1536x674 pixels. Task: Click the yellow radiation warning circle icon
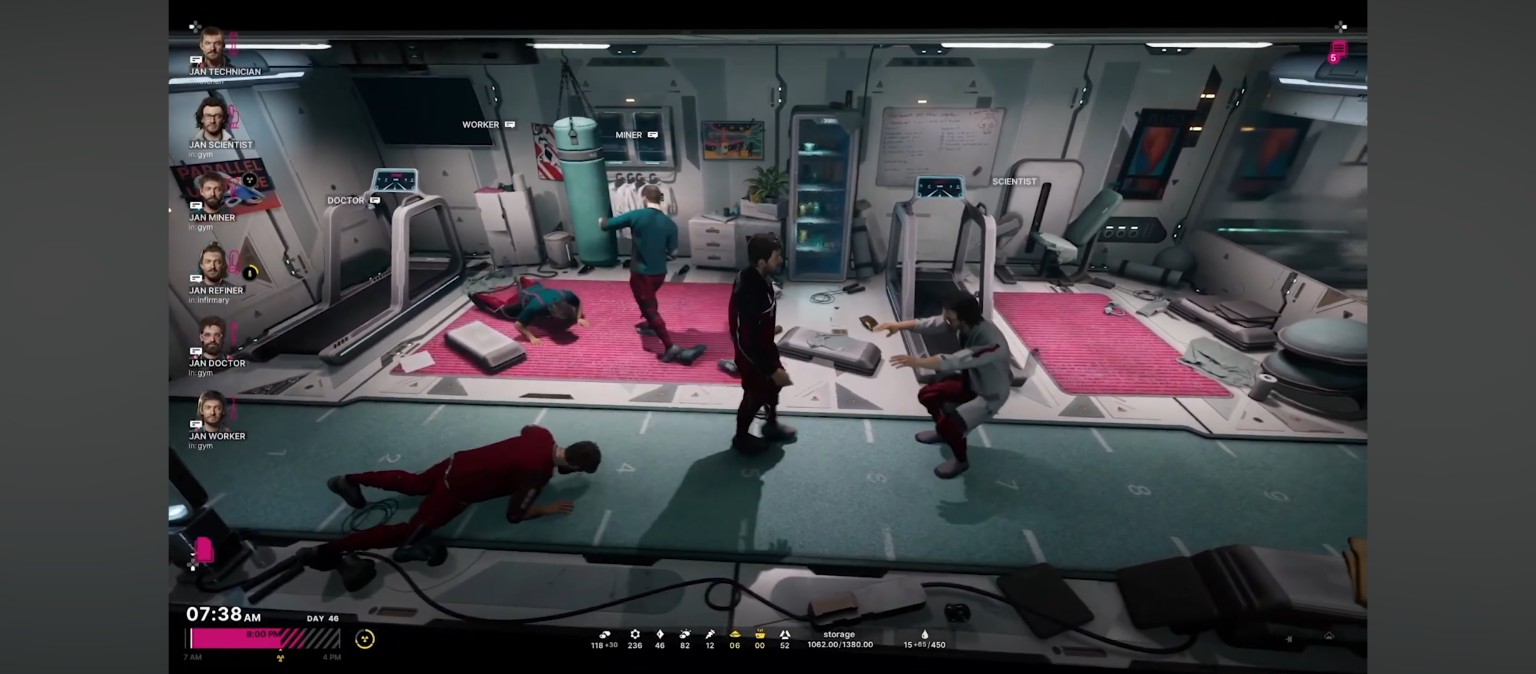[x=365, y=639]
